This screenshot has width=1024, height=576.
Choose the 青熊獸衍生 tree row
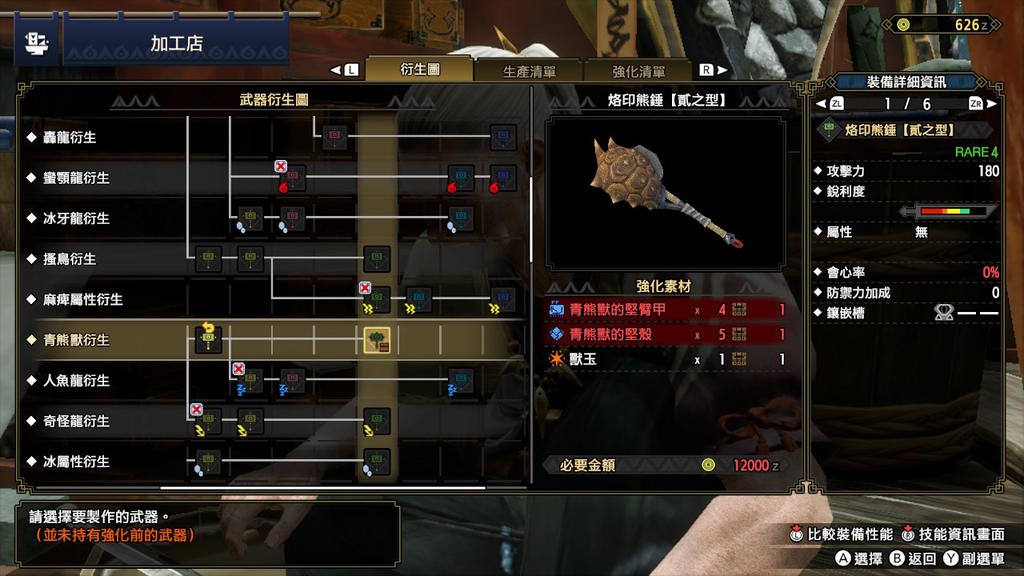pyautogui.click(x=76, y=340)
